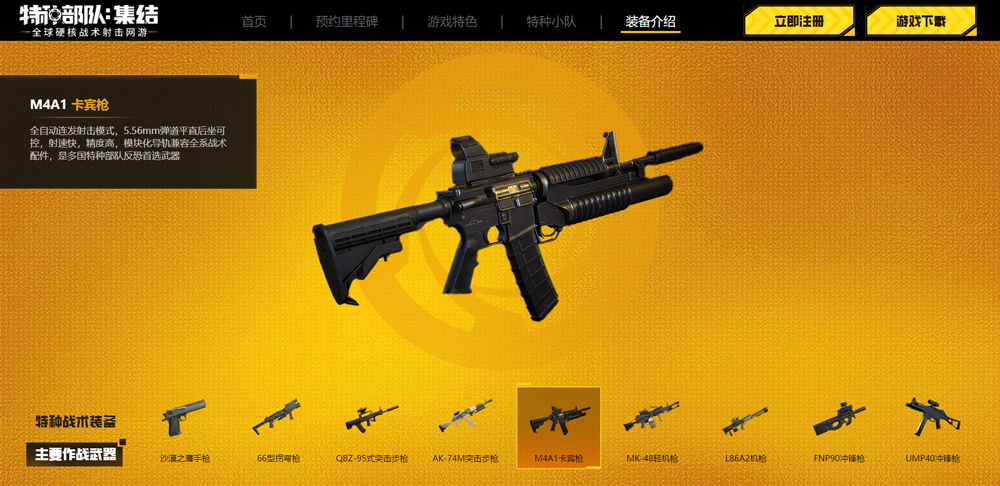Choose the M4A1 carbine thumbnail
The width and height of the screenshot is (1000, 486).
coord(559,427)
